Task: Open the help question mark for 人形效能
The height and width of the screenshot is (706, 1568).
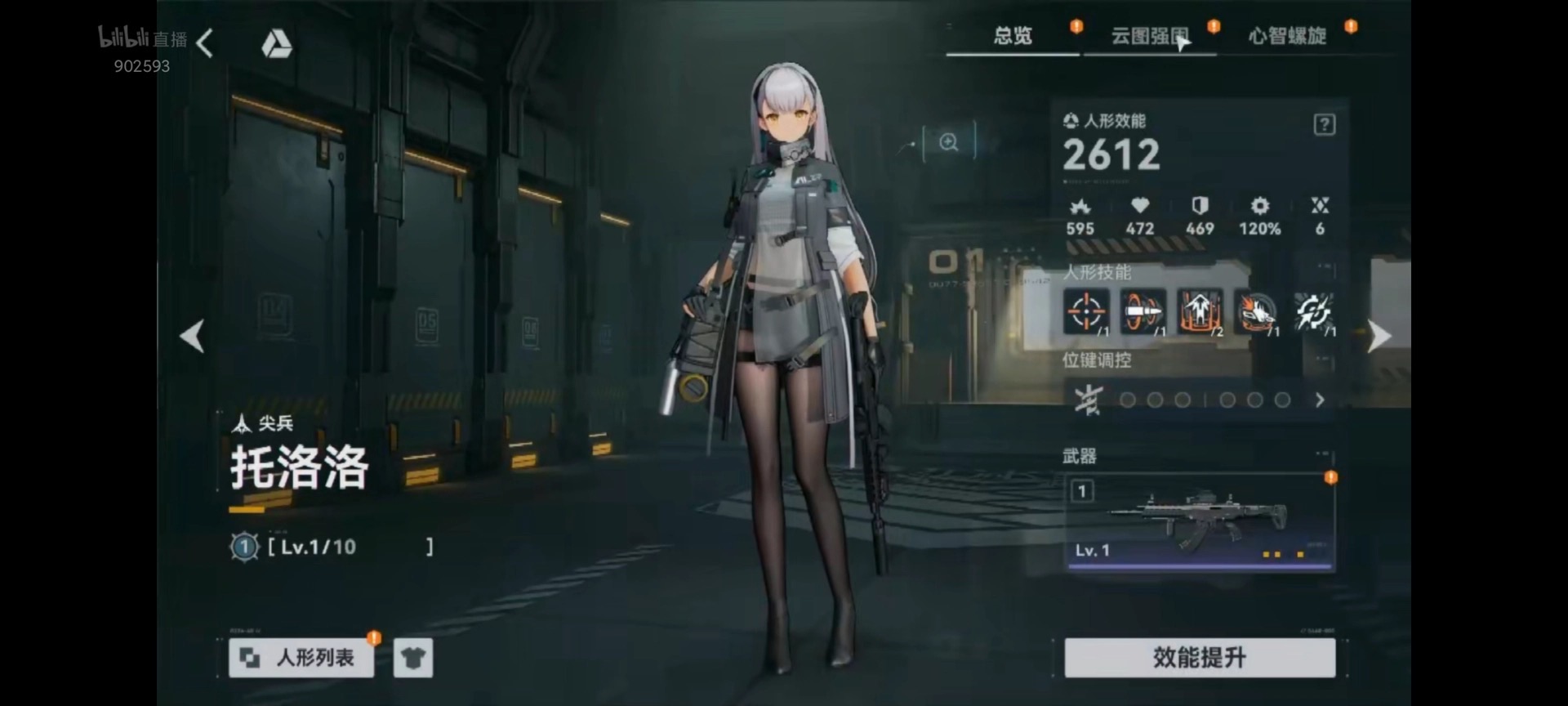Action: click(x=1324, y=125)
